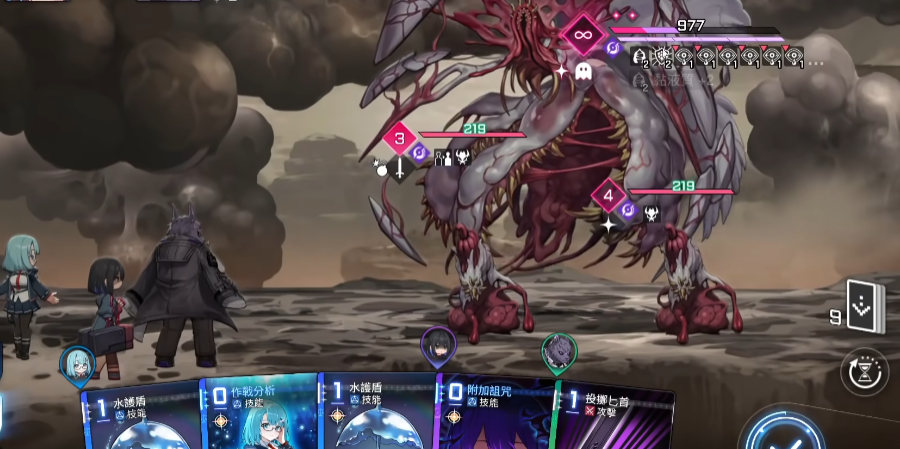Inspect the boss's ghost intent icon
The image size is (900, 449).
(x=584, y=72)
